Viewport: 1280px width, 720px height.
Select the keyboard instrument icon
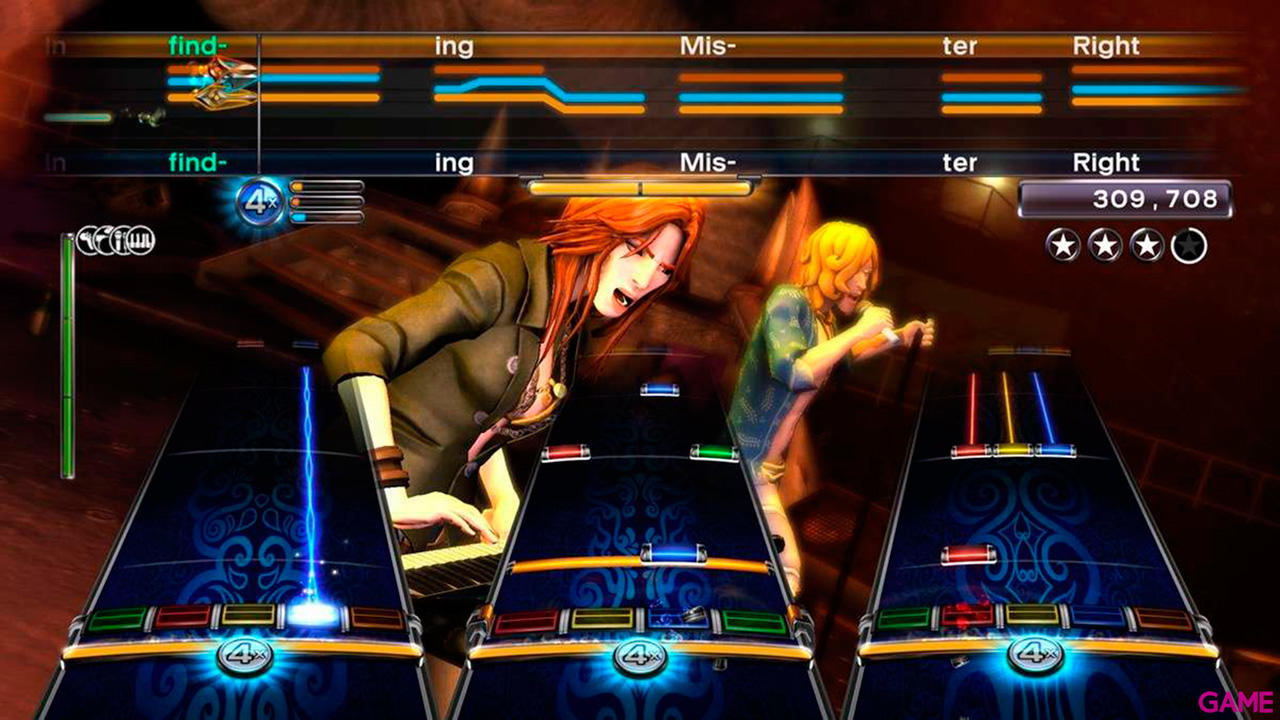[x=140, y=240]
